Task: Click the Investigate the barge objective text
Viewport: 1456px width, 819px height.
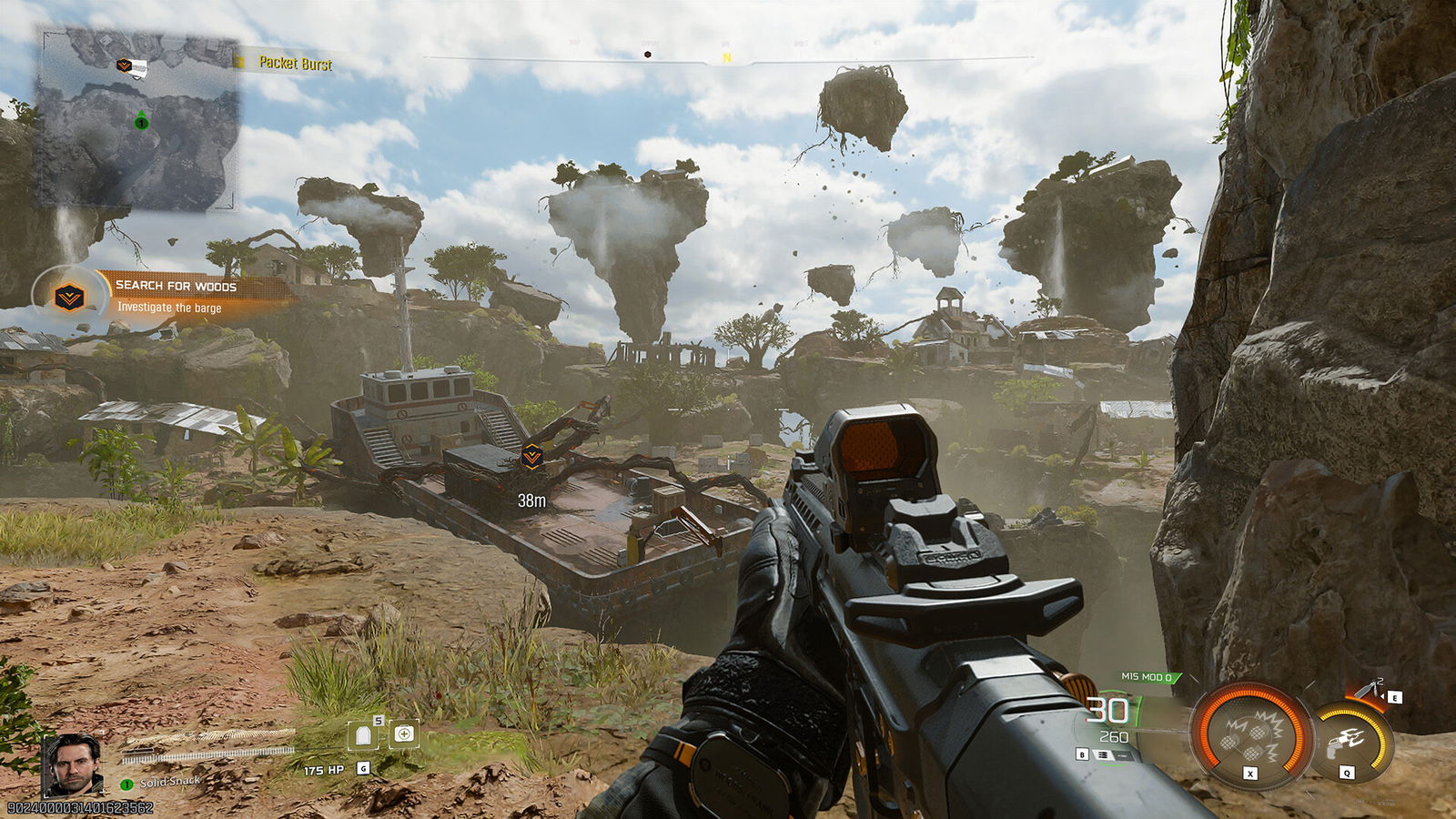Action: 168,309
